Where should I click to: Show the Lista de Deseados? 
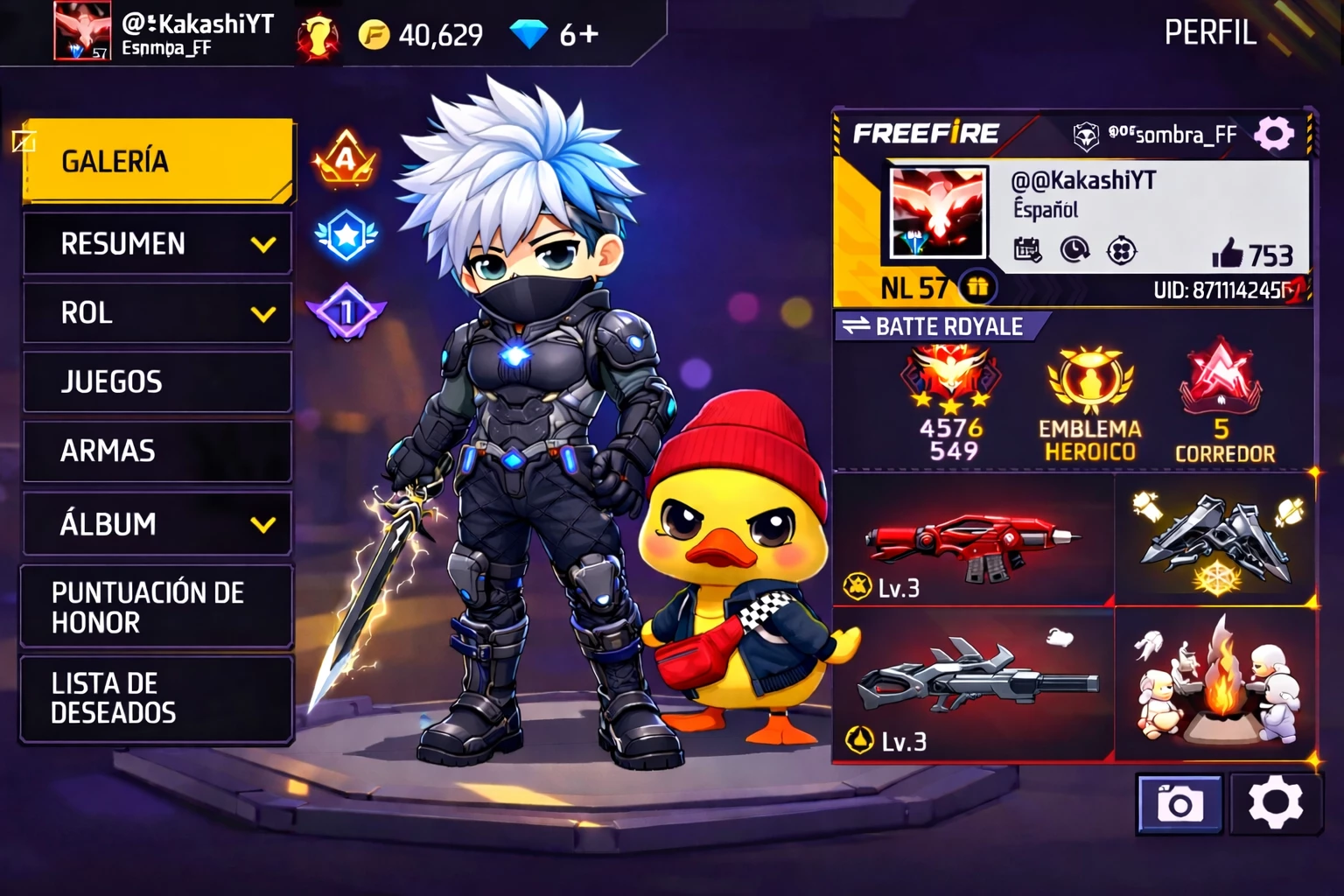click(x=157, y=698)
